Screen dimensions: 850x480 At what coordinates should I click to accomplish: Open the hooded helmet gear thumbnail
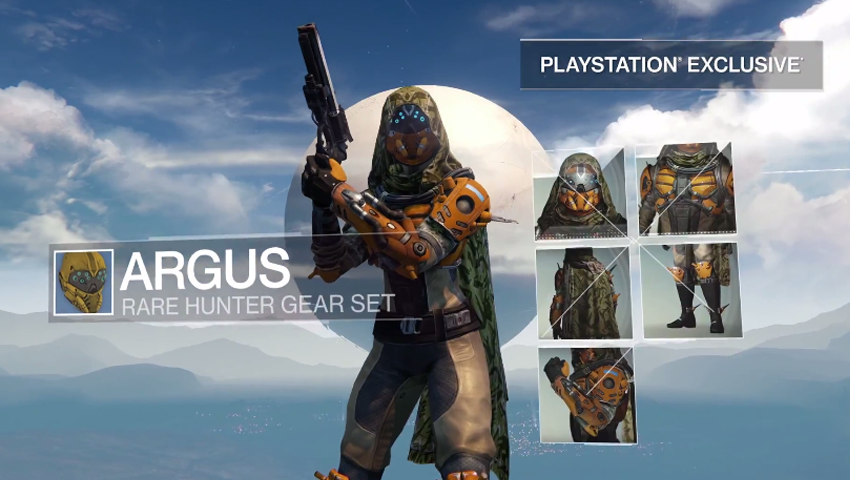(x=581, y=195)
